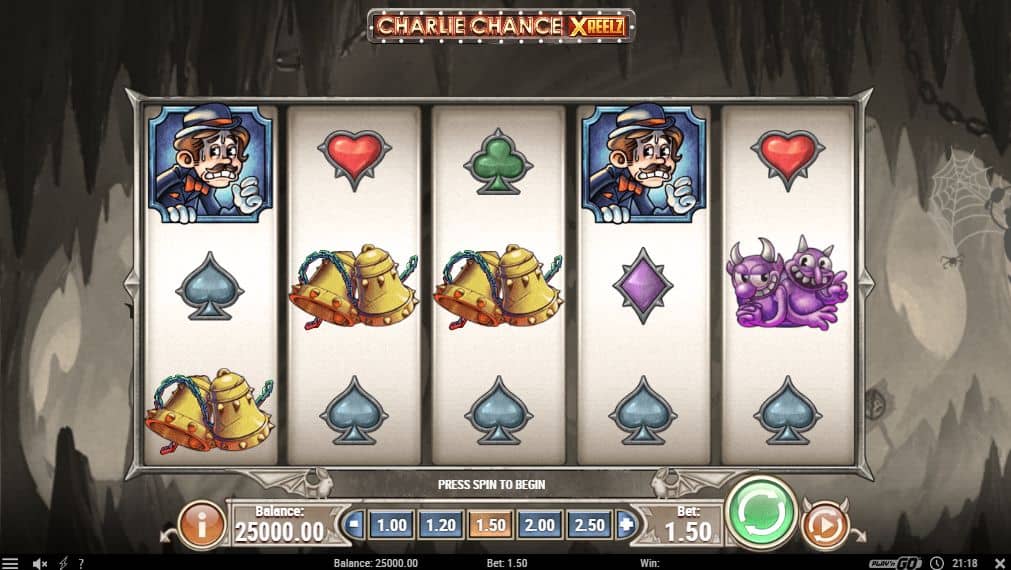Decrease the bet with the minus button
This screenshot has height=570, width=1011.
354,524
